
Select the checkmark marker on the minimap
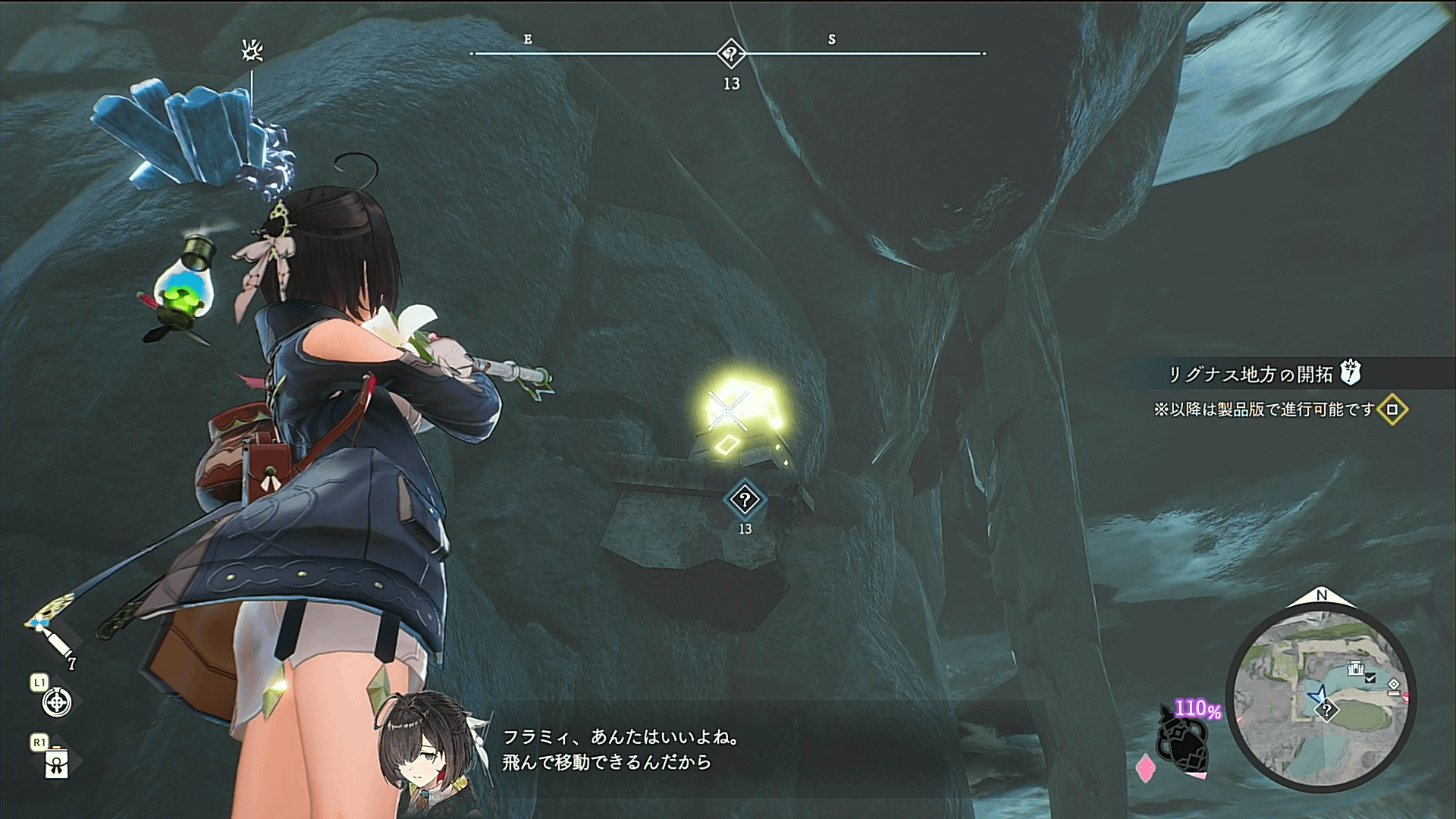(1370, 679)
